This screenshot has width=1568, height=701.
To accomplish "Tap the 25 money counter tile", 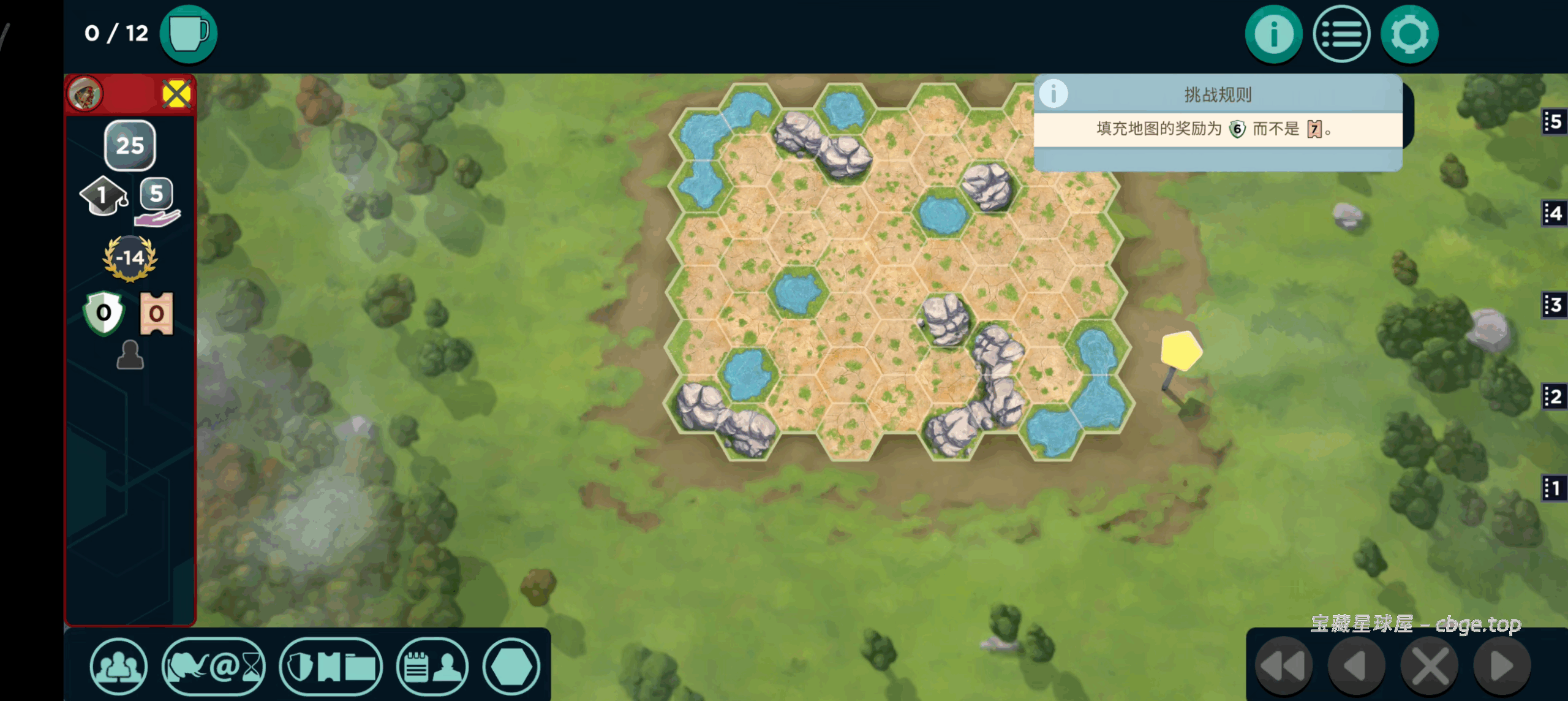I will (x=130, y=145).
